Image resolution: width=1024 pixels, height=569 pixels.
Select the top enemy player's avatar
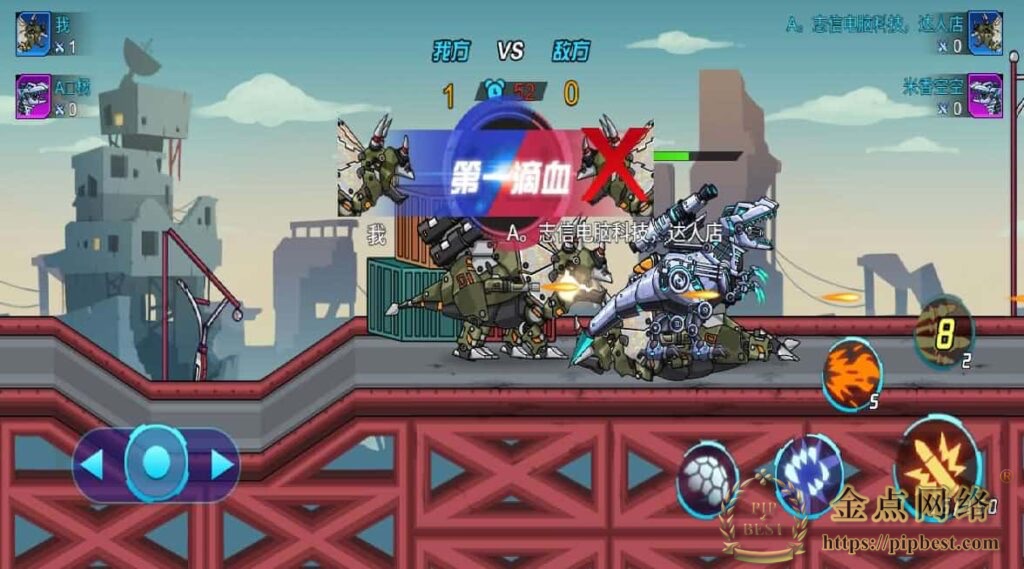click(x=985, y=33)
